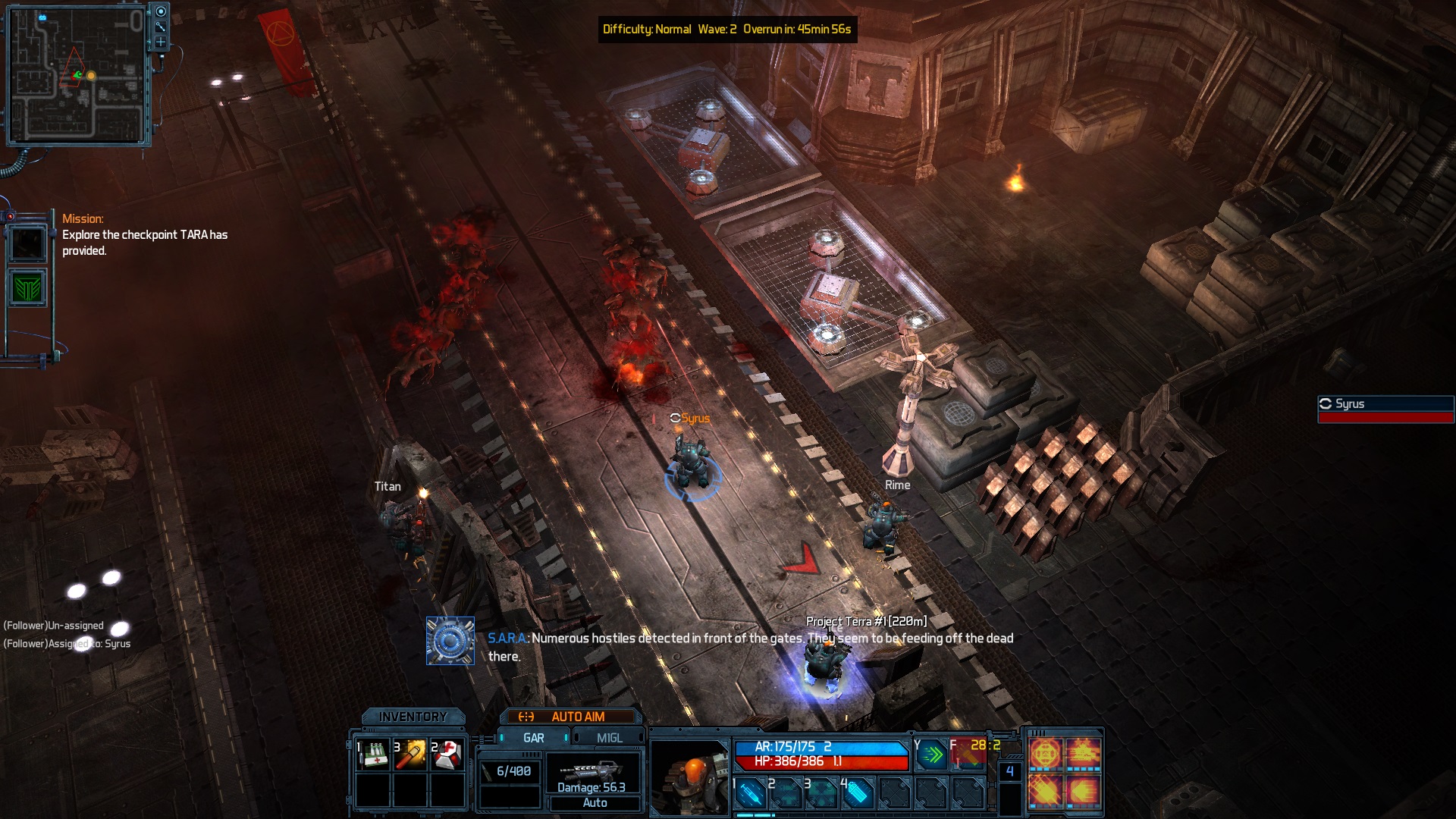Click the minimap's plus zoom button

tap(161, 42)
